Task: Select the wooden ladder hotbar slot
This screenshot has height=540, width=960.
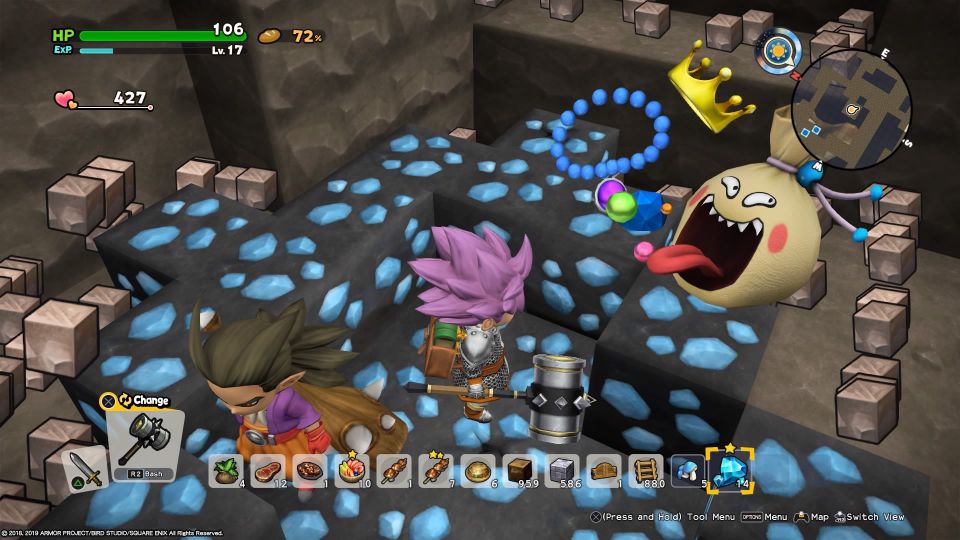Action: [646, 470]
